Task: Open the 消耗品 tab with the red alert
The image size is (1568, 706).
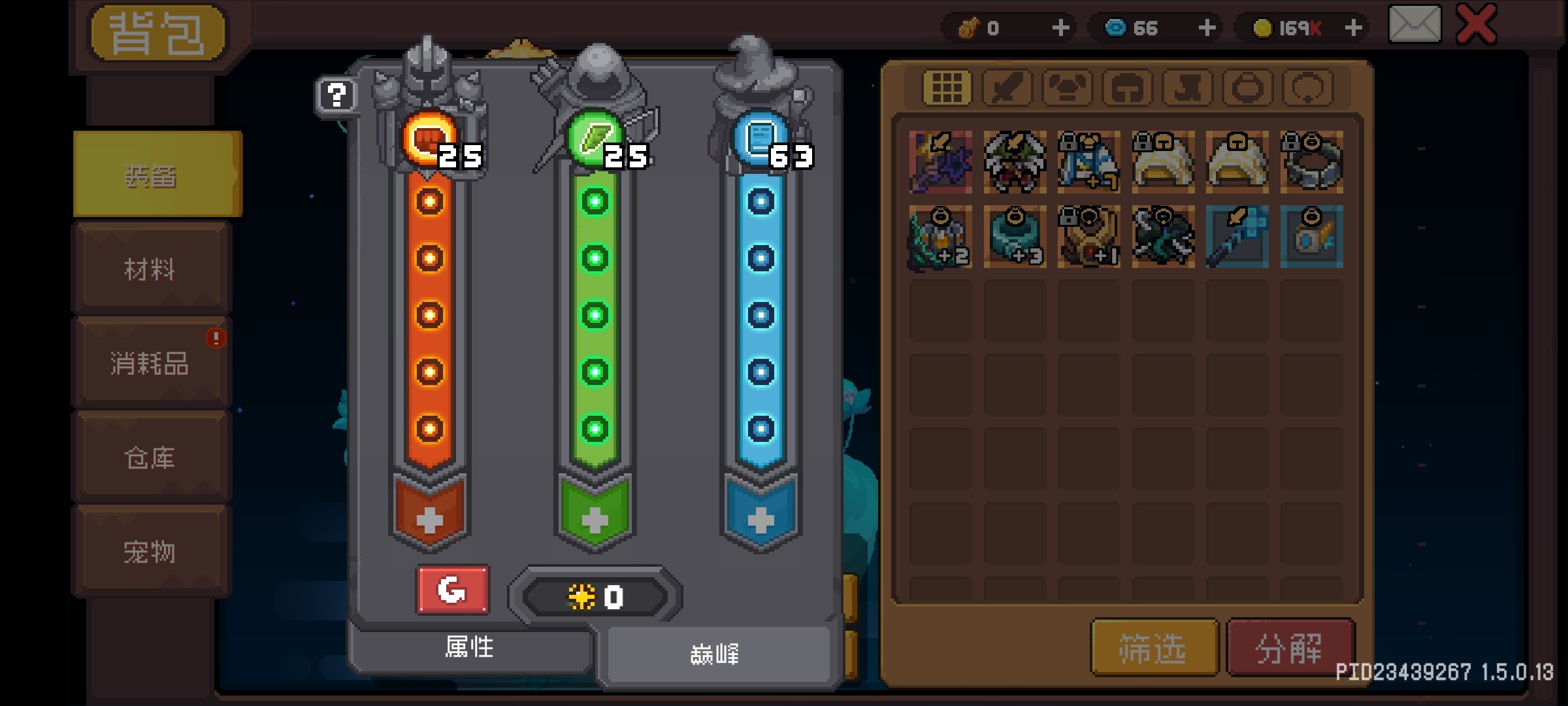Action: 150,364
